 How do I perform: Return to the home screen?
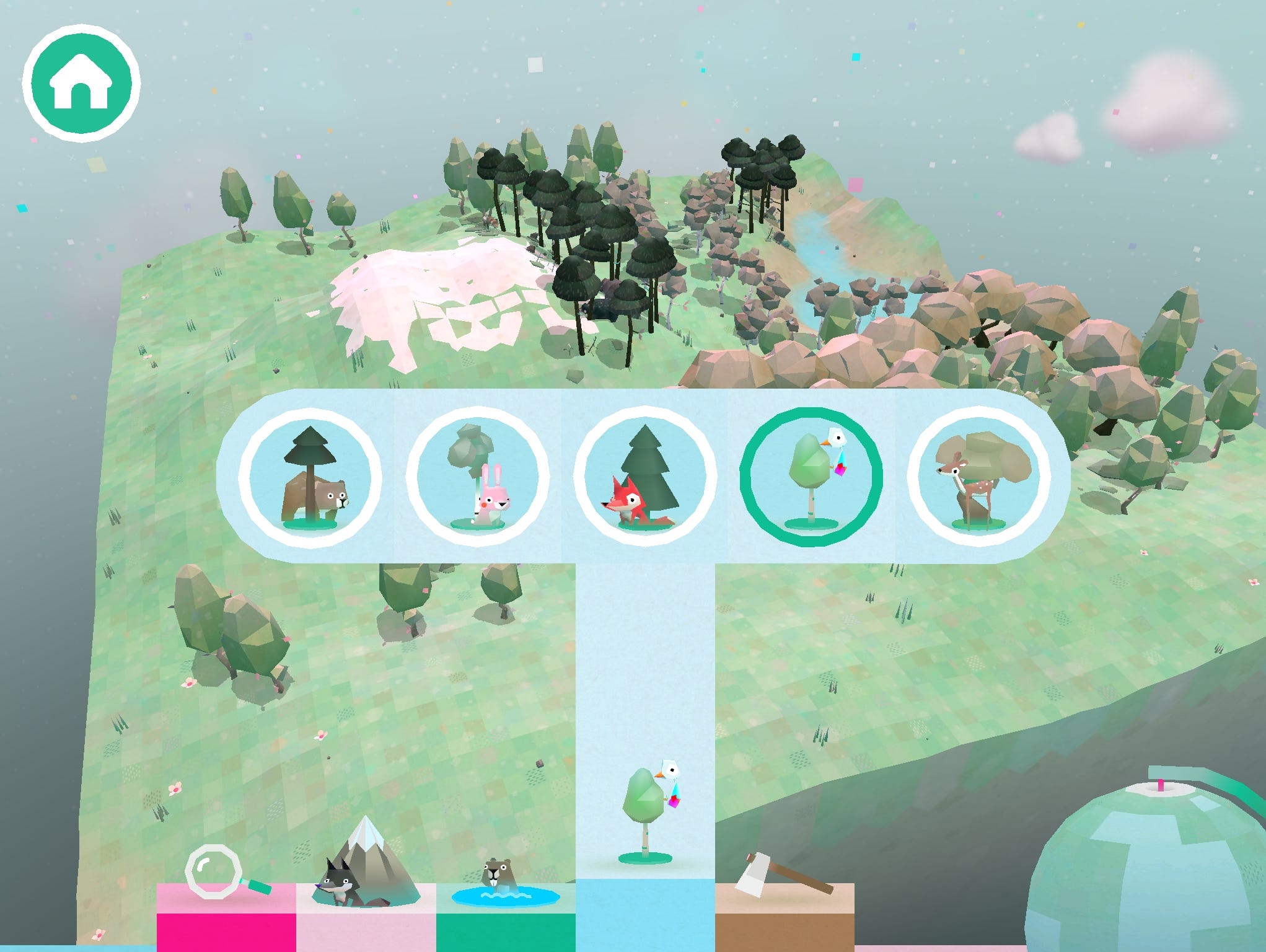click(81, 83)
